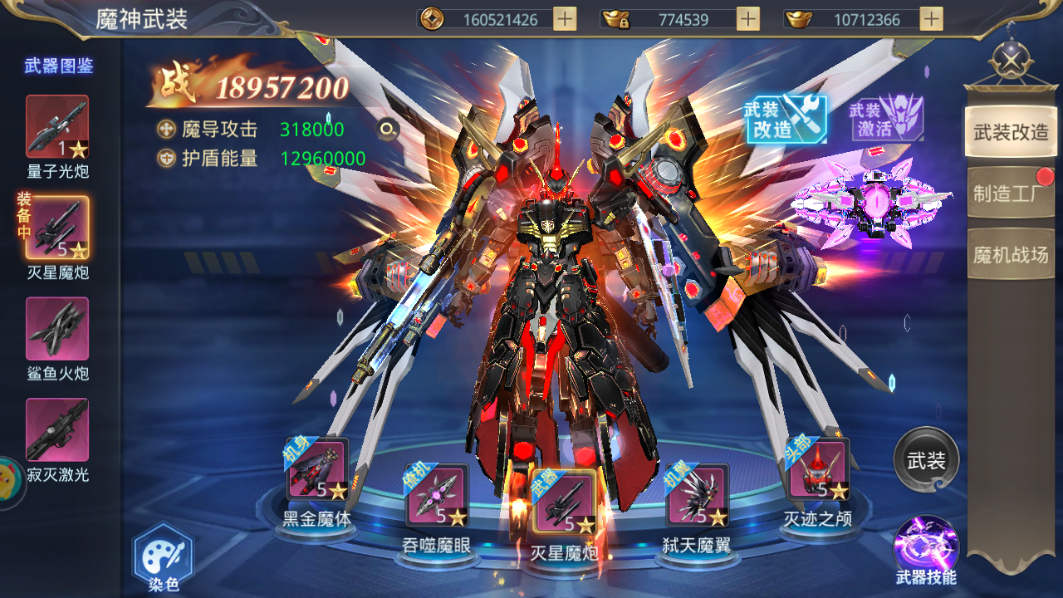Open 武器技能 weapon skills

pyautogui.click(x=926, y=549)
